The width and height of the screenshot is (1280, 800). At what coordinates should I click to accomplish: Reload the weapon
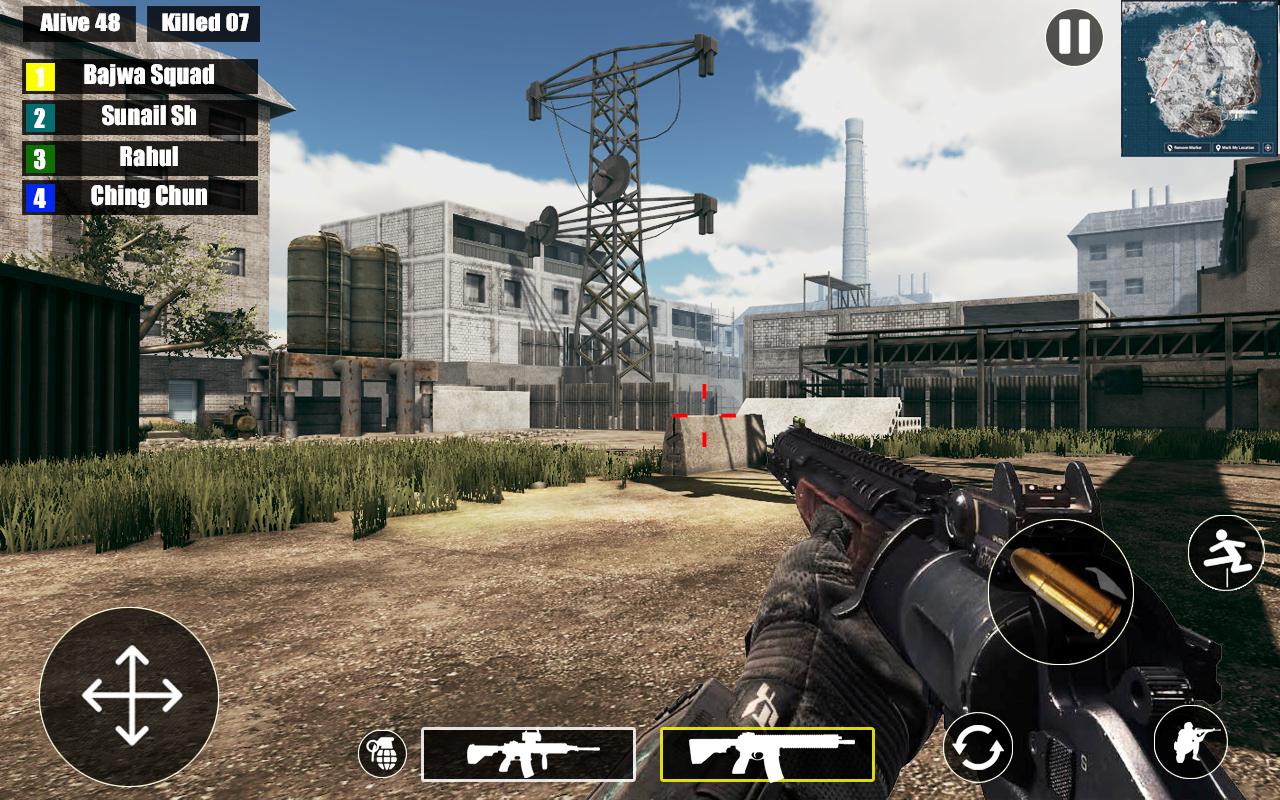(x=977, y=748)
